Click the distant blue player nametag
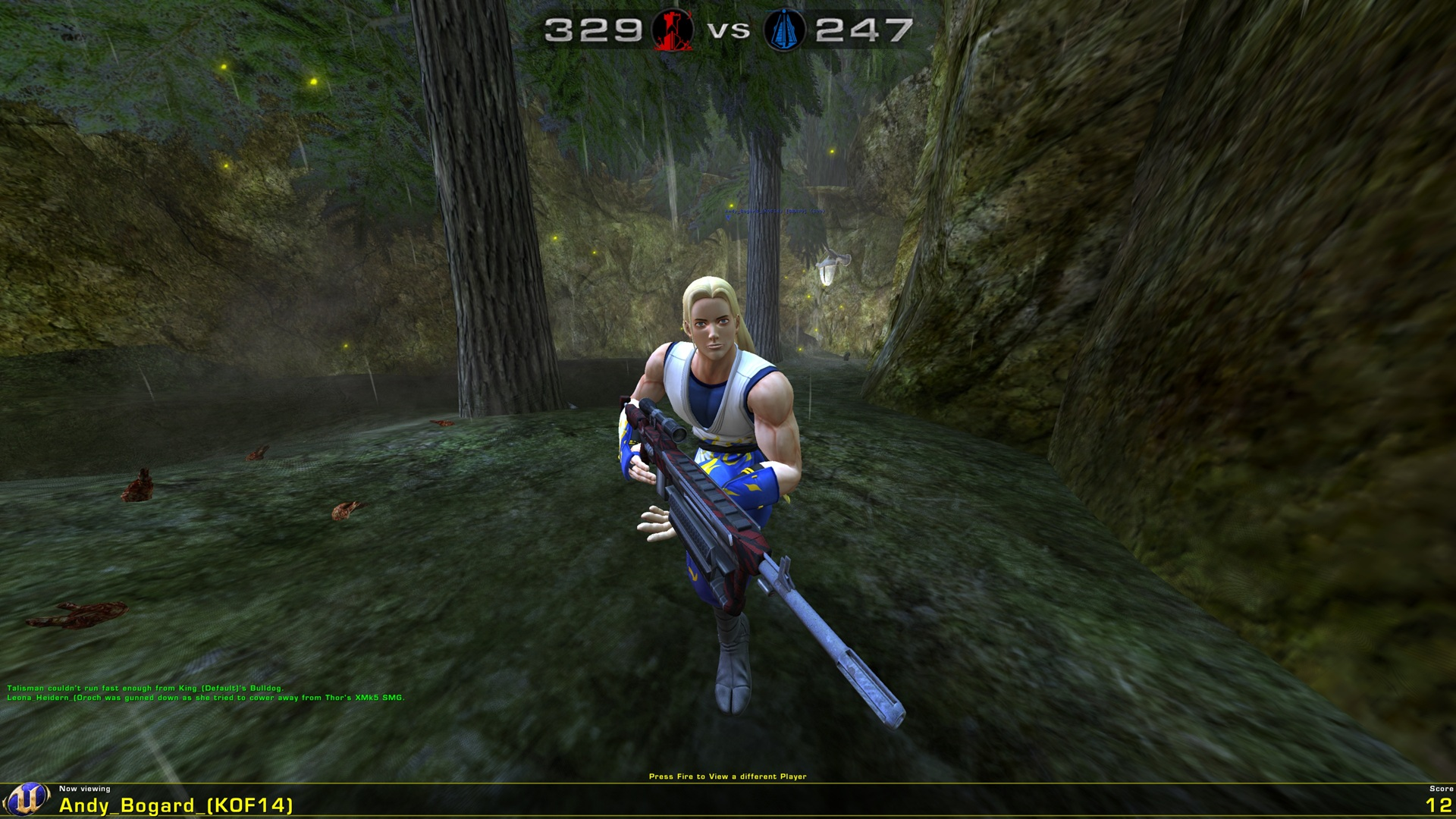Screen dimensions: 1456x819 (775, 211)
